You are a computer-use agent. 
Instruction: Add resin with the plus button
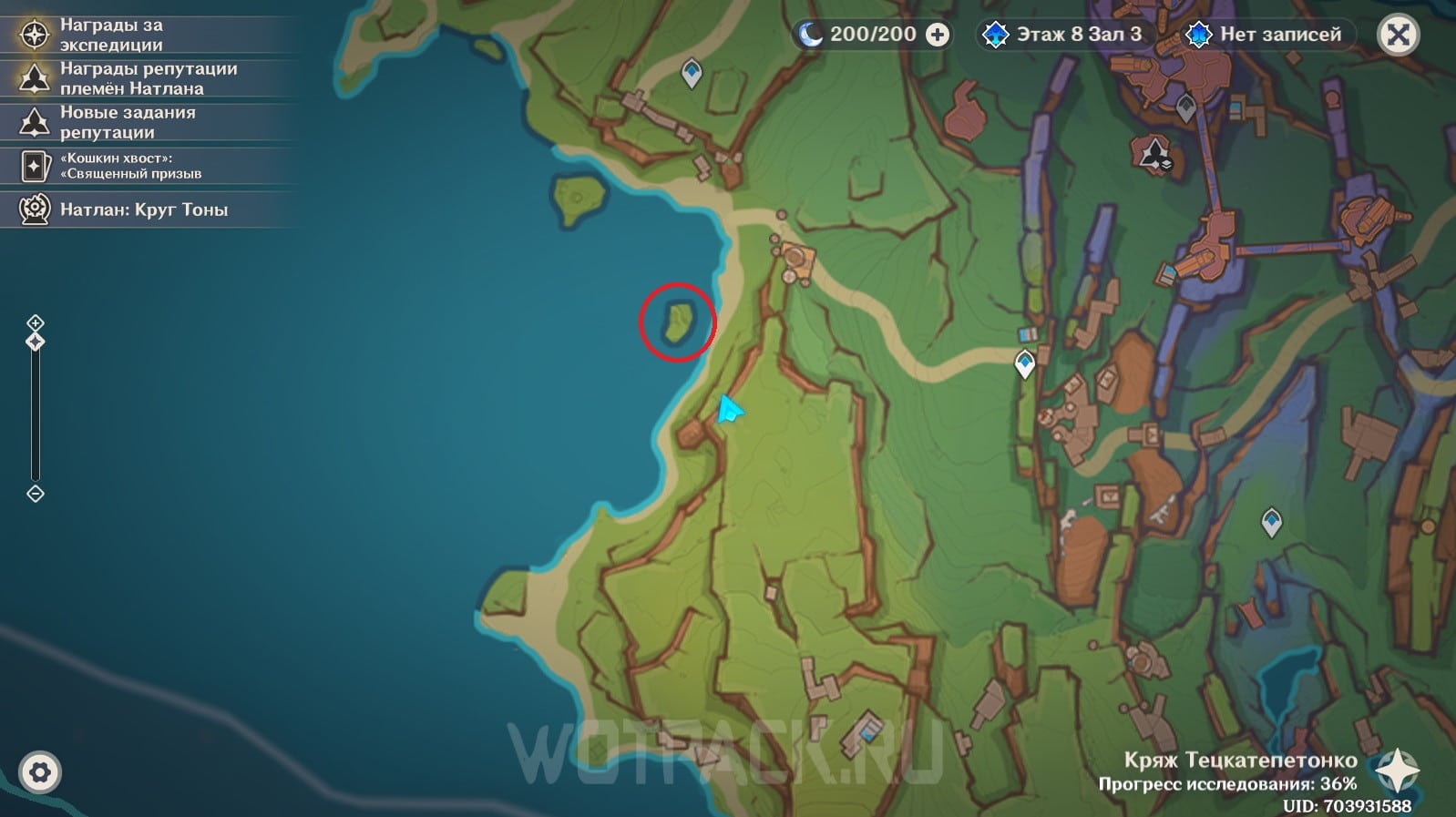(937, 35)
